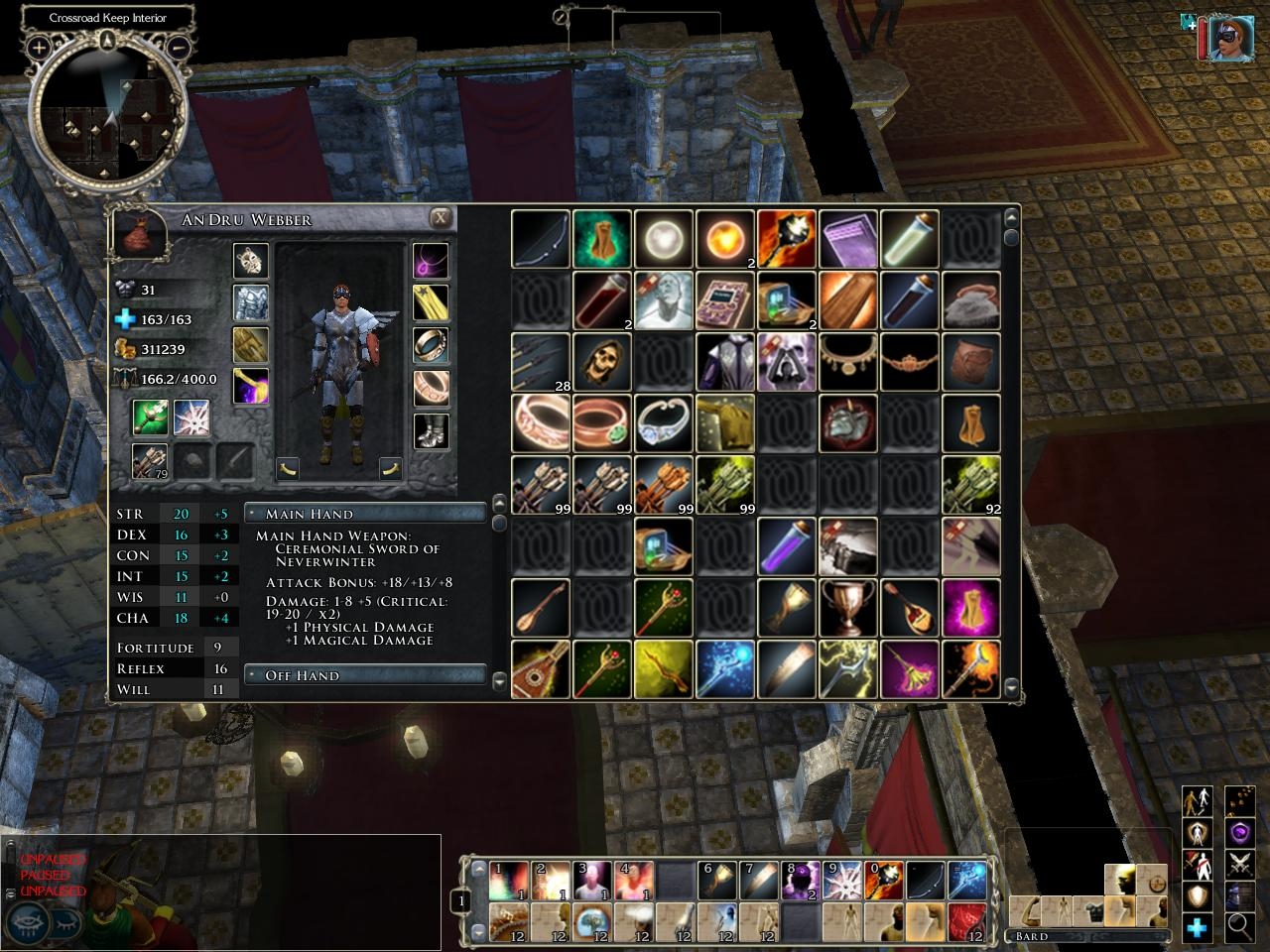Select the purple amulet equipment slot
Image resolution: width=1270 pixels, height=952 pixels.
click(431, 261)
